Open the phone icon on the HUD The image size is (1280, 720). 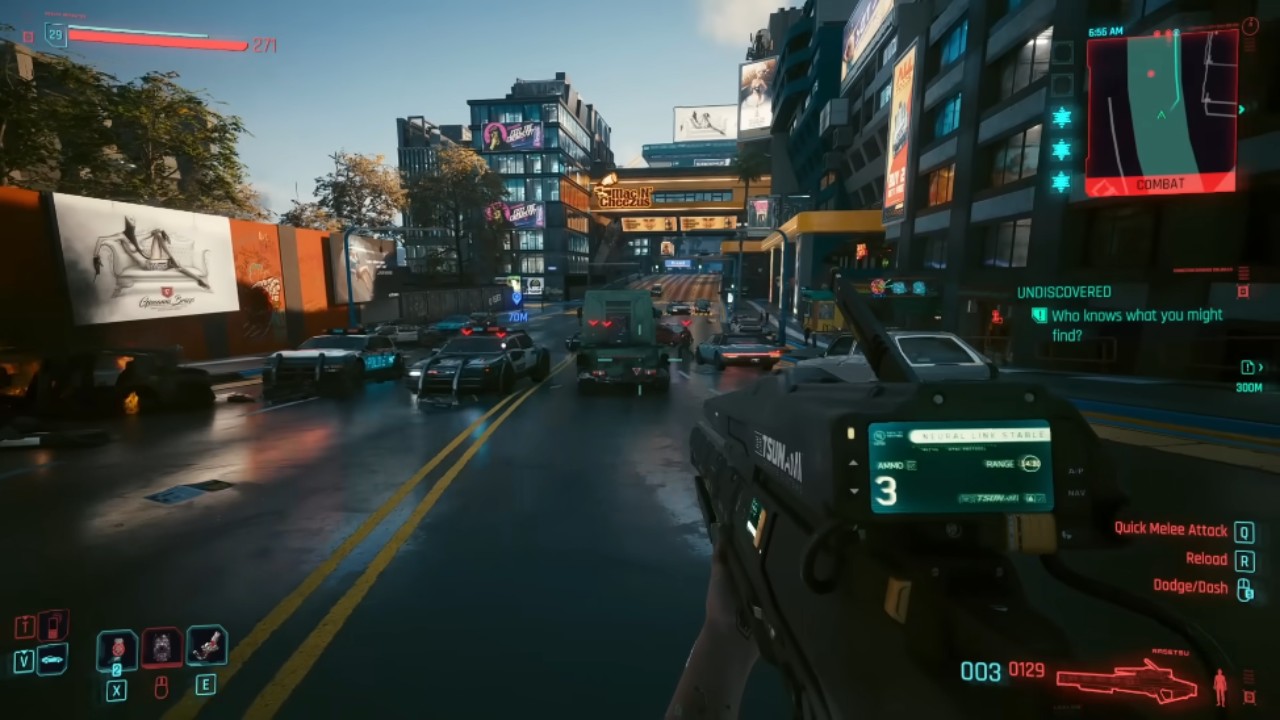[x=54, y=626]
